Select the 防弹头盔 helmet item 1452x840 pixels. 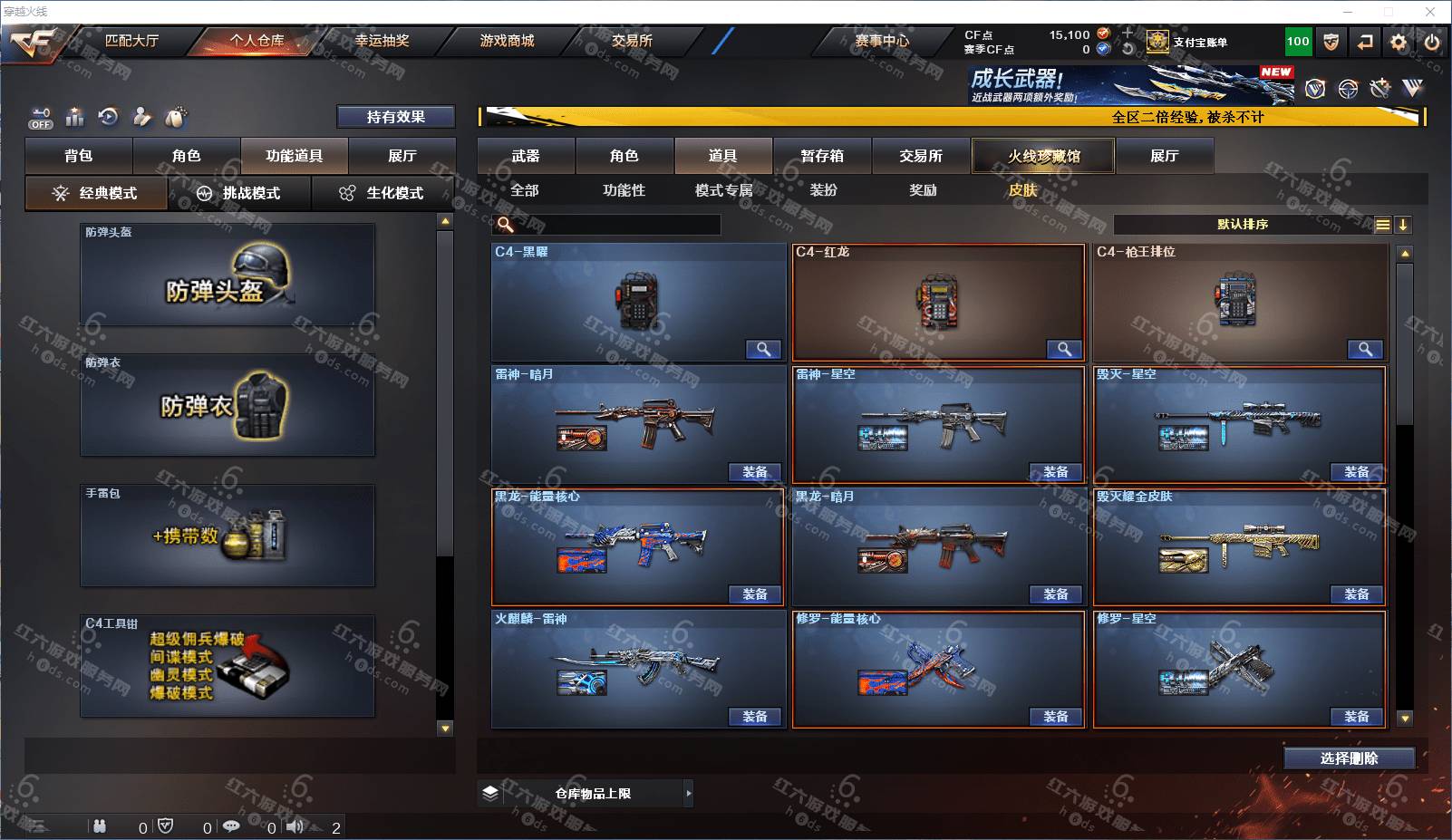point(227,275)
